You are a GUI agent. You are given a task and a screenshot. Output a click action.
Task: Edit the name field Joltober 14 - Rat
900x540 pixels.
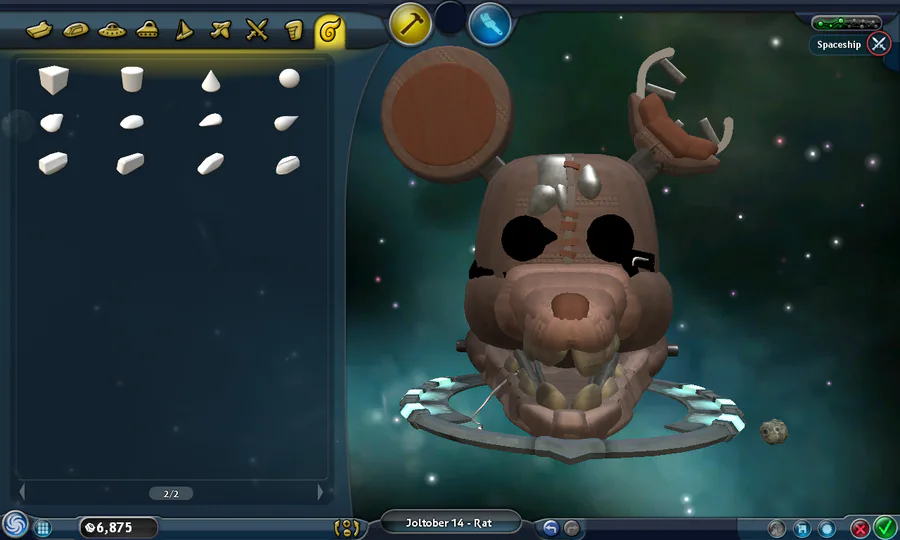coord(449,523)
